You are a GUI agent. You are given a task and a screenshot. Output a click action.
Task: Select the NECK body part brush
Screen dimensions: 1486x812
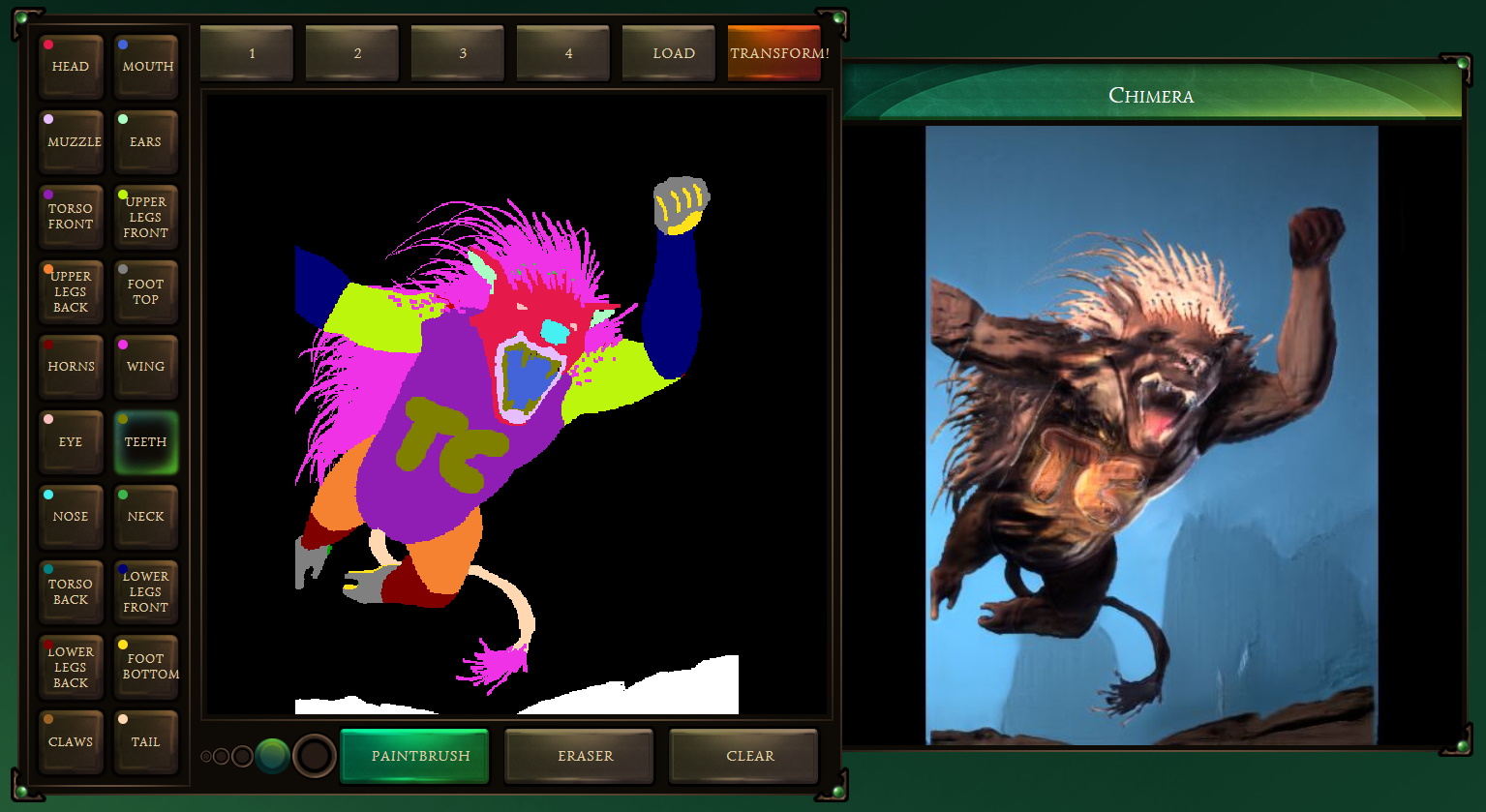point(146,516)
